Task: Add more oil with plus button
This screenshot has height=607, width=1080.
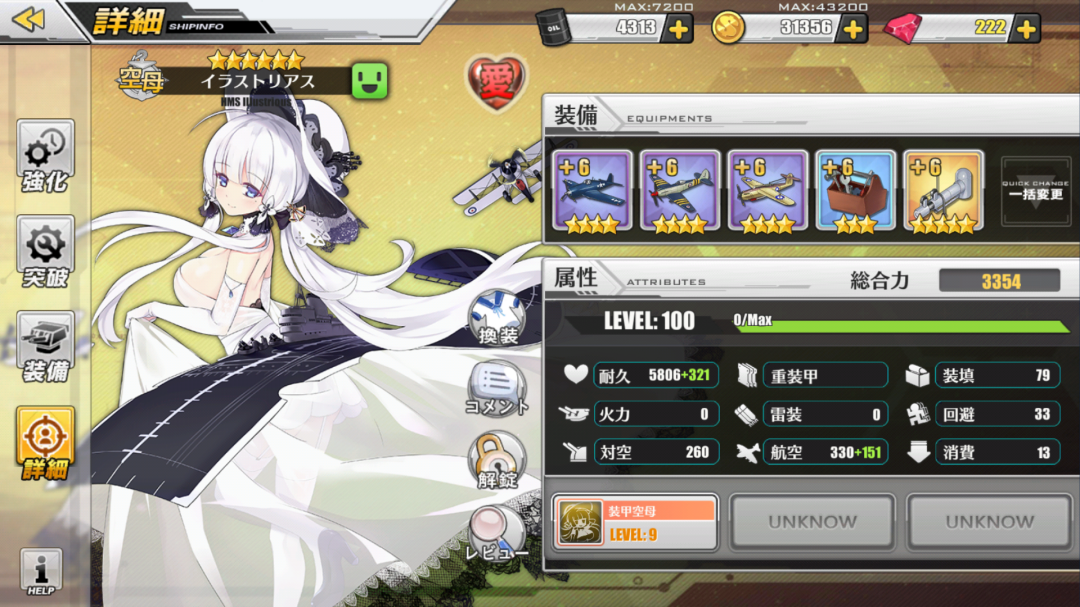Action: 678,28
